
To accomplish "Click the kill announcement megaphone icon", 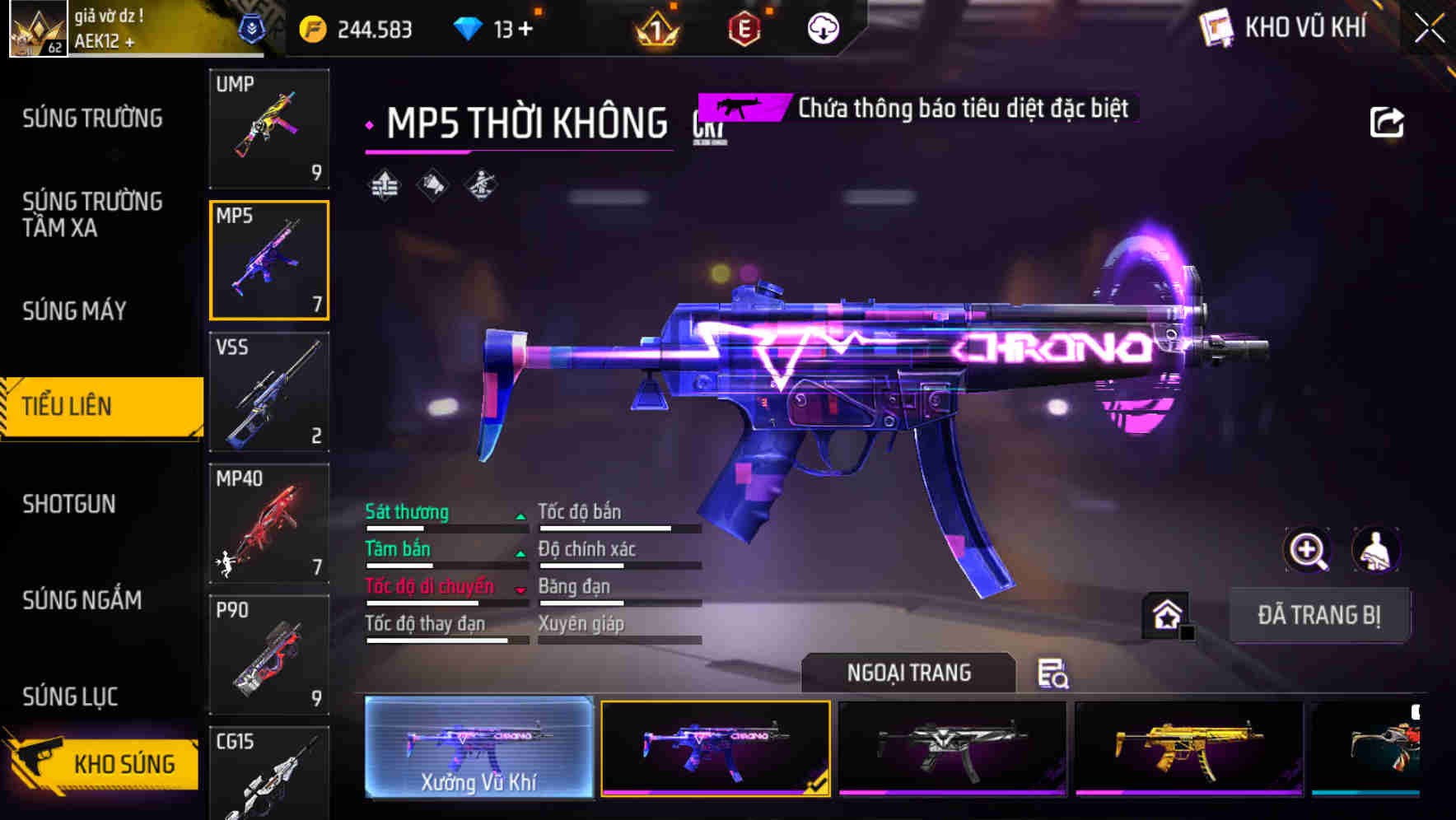I will tap(431, 186).
